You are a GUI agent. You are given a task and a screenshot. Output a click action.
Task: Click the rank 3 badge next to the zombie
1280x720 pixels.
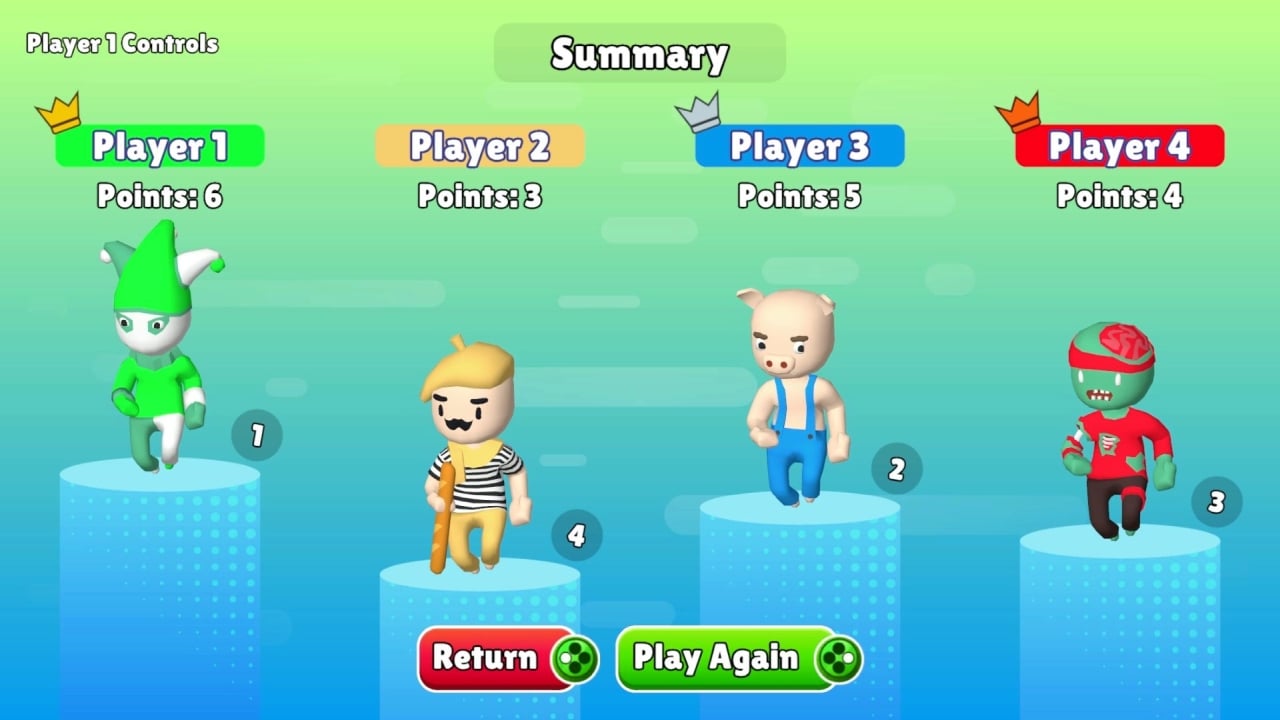tap(1216, 502)
